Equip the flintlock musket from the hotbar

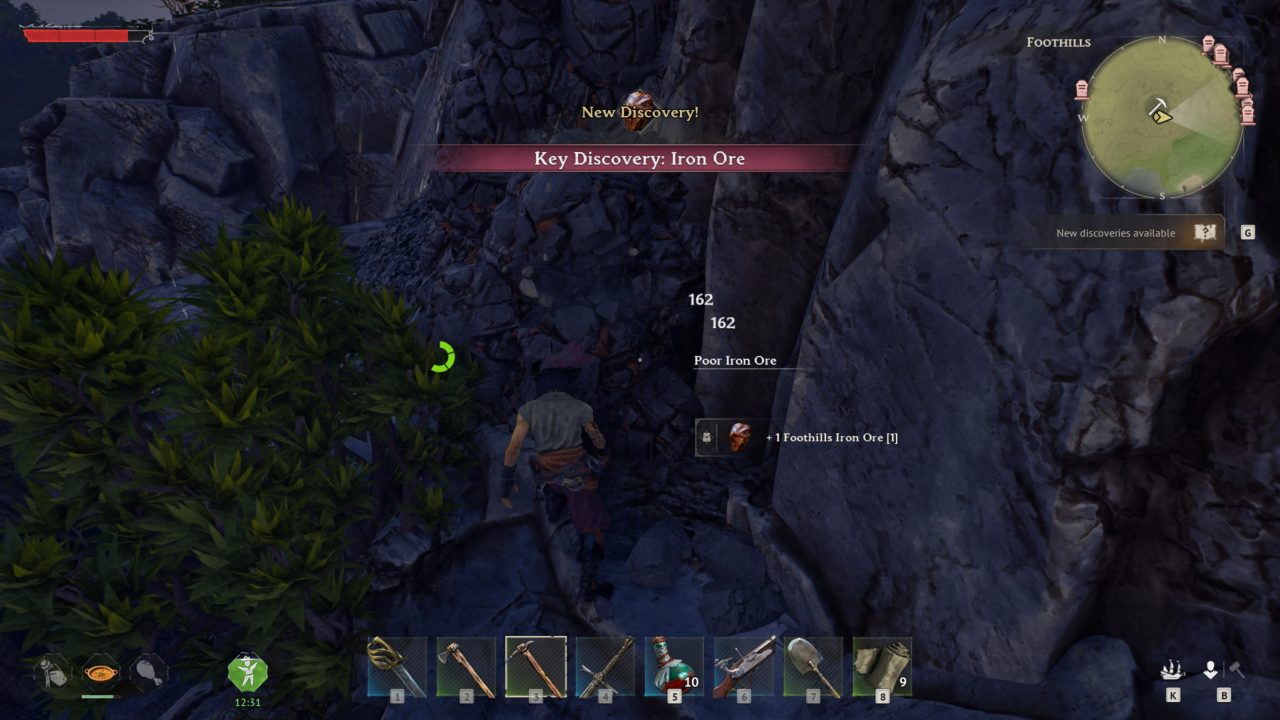(743, 666)
